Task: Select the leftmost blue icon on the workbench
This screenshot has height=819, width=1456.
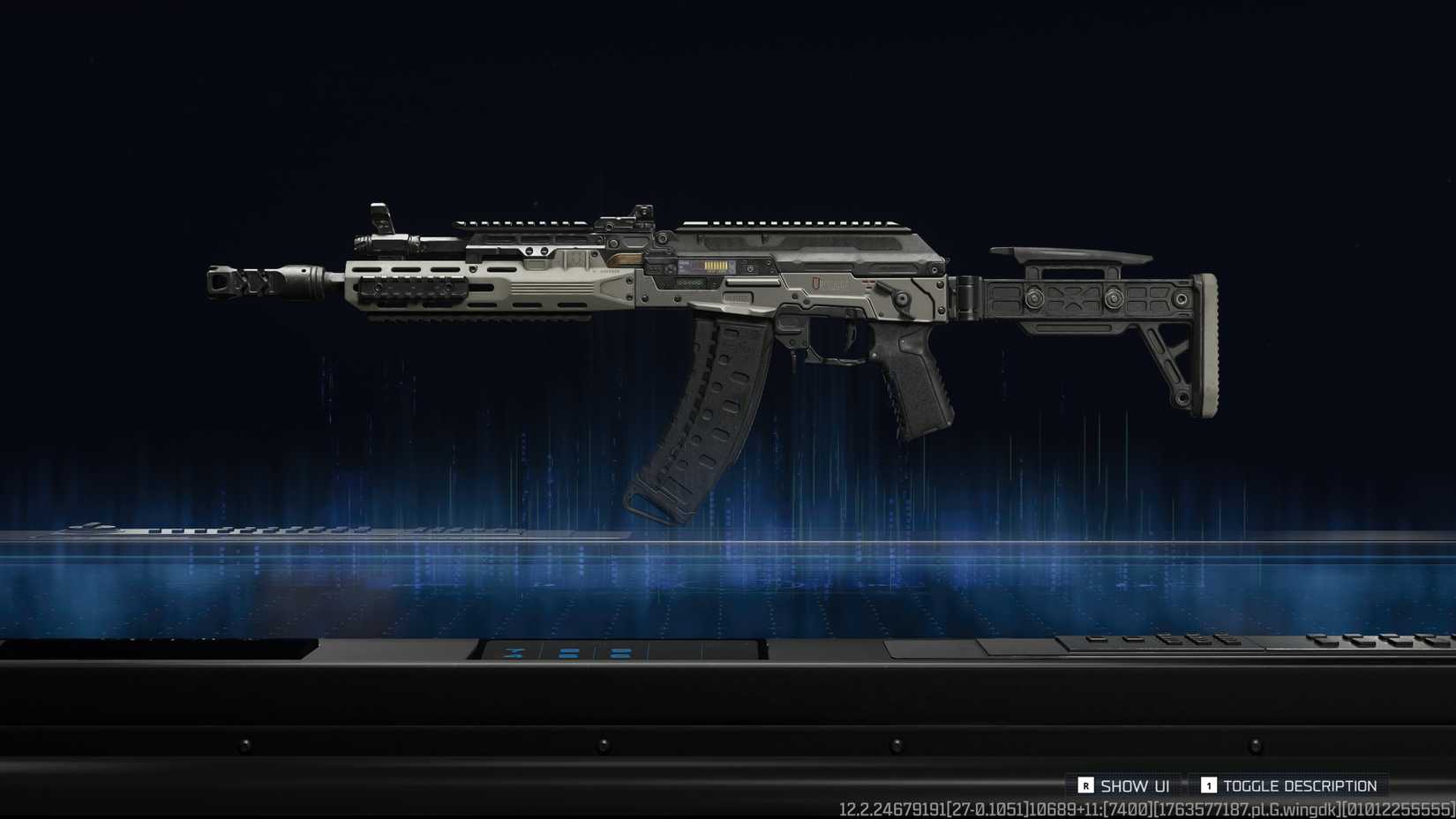Action: coord(512,653)
